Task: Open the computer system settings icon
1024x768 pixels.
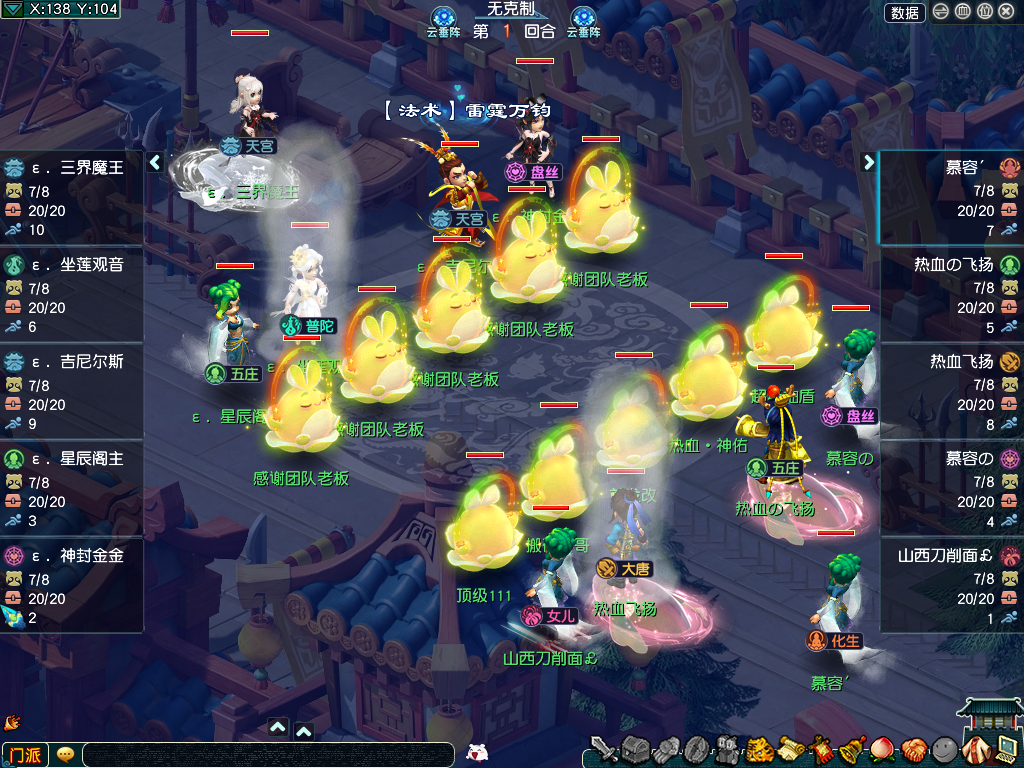Action: (1004, 746)
